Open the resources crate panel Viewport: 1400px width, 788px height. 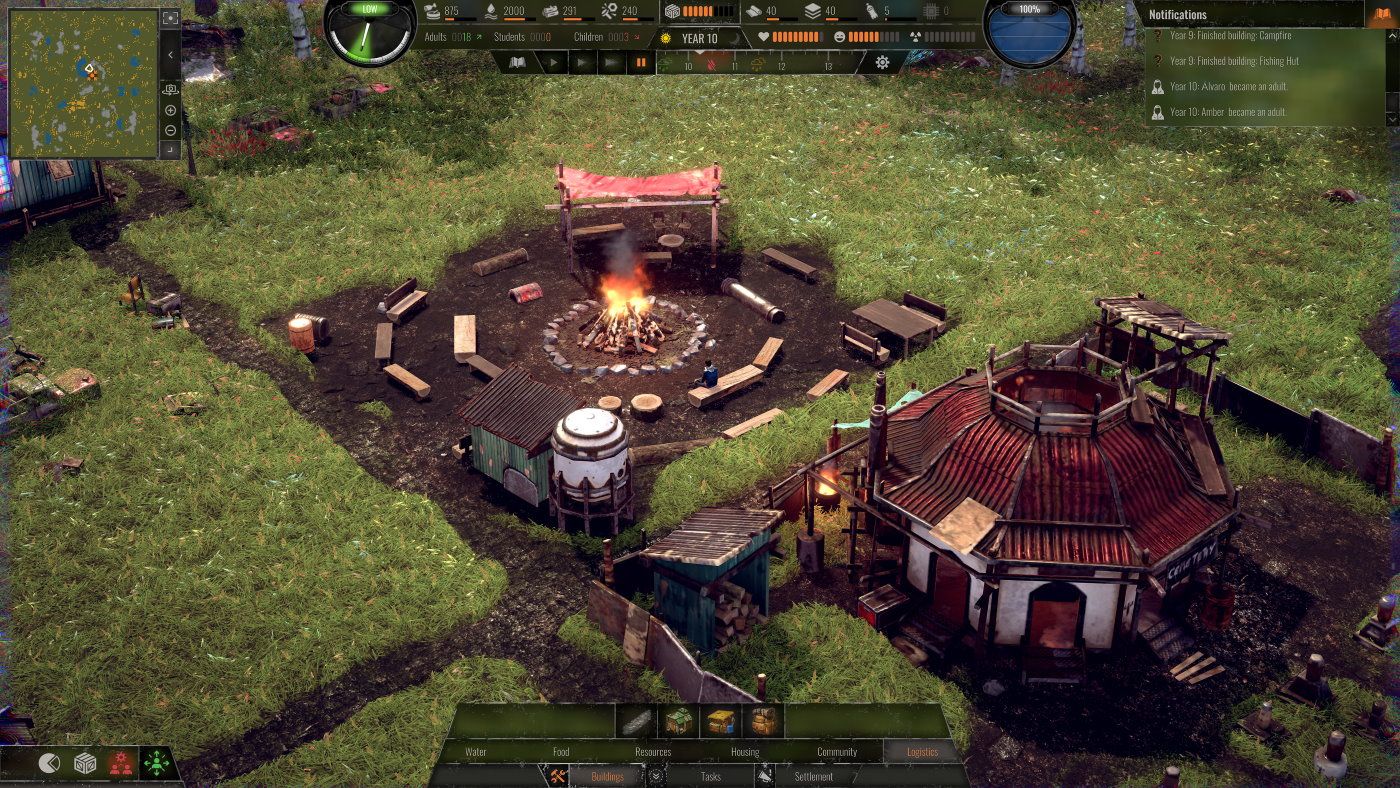(85, 763)
